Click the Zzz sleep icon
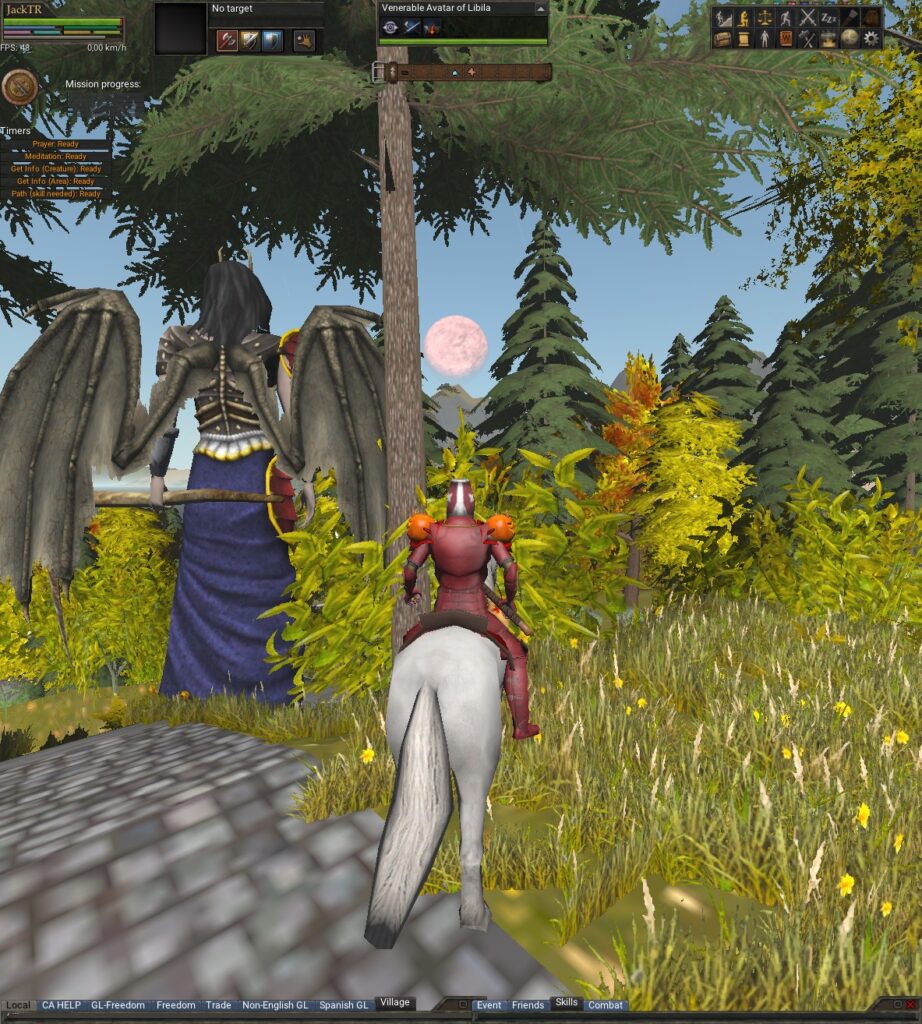922x1024 pixels. point(829,18)
